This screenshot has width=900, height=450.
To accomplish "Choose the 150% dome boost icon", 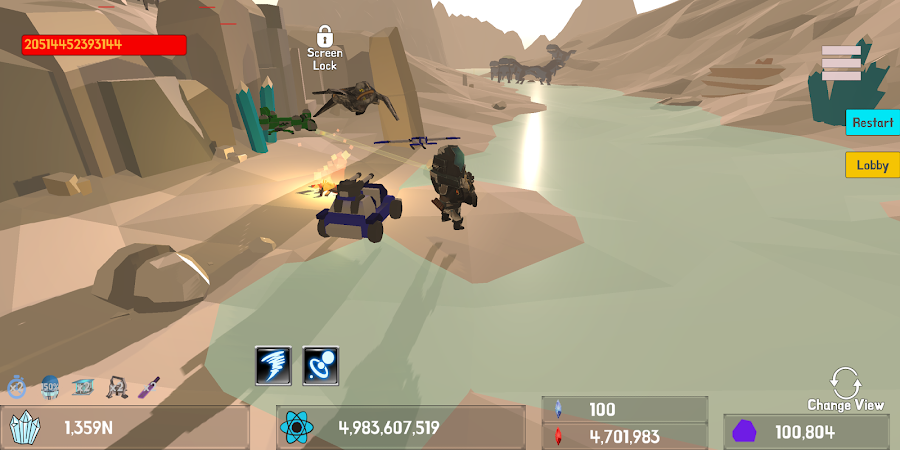I will [x=50, y=386].
